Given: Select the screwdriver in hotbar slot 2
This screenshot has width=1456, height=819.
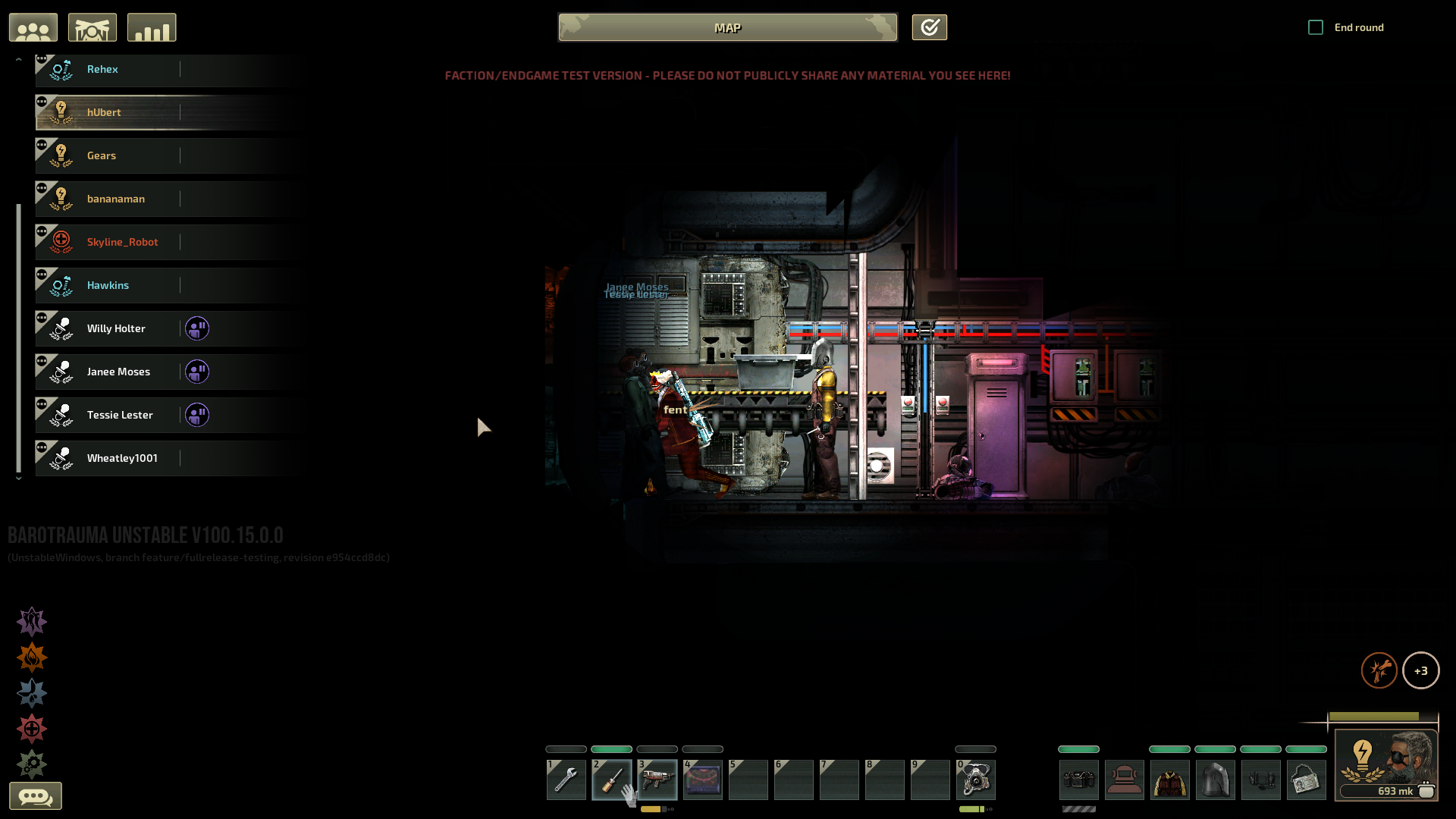Looking at the screenshot, I should 611,780.
